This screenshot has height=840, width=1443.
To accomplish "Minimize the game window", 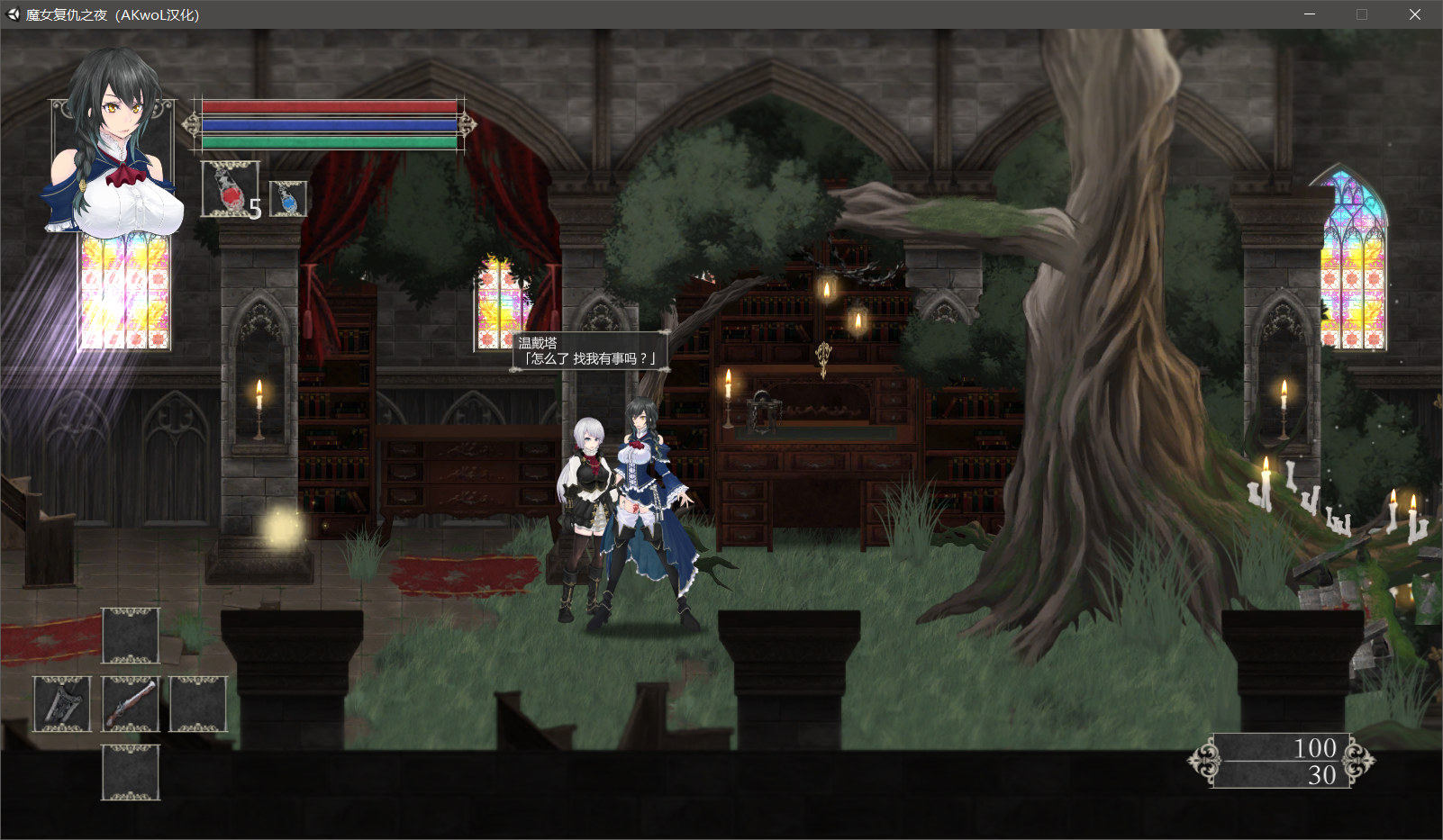I will tap(1310, 14).
